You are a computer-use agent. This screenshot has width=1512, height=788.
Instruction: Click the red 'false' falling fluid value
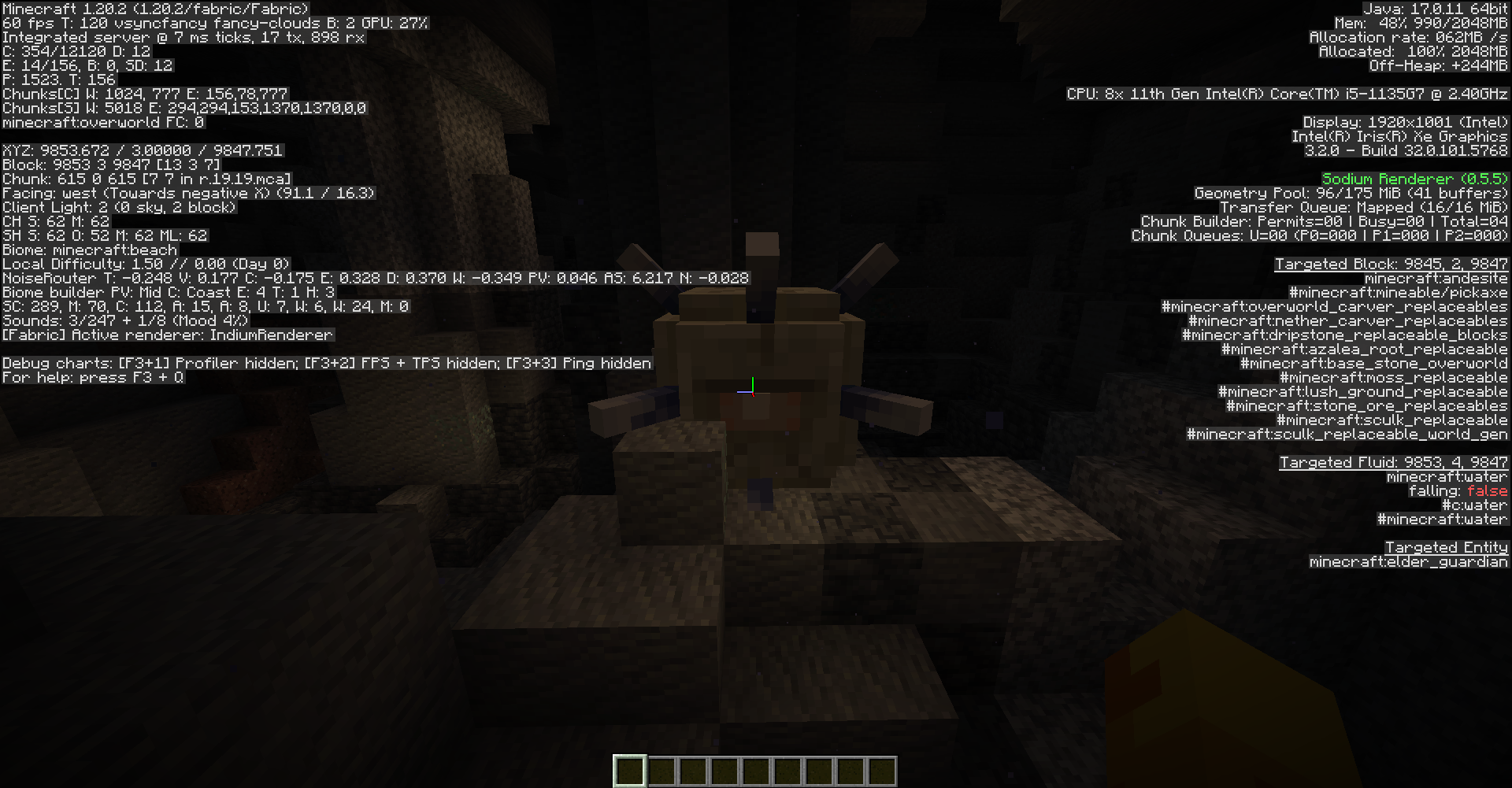[x=1488, y=490]
